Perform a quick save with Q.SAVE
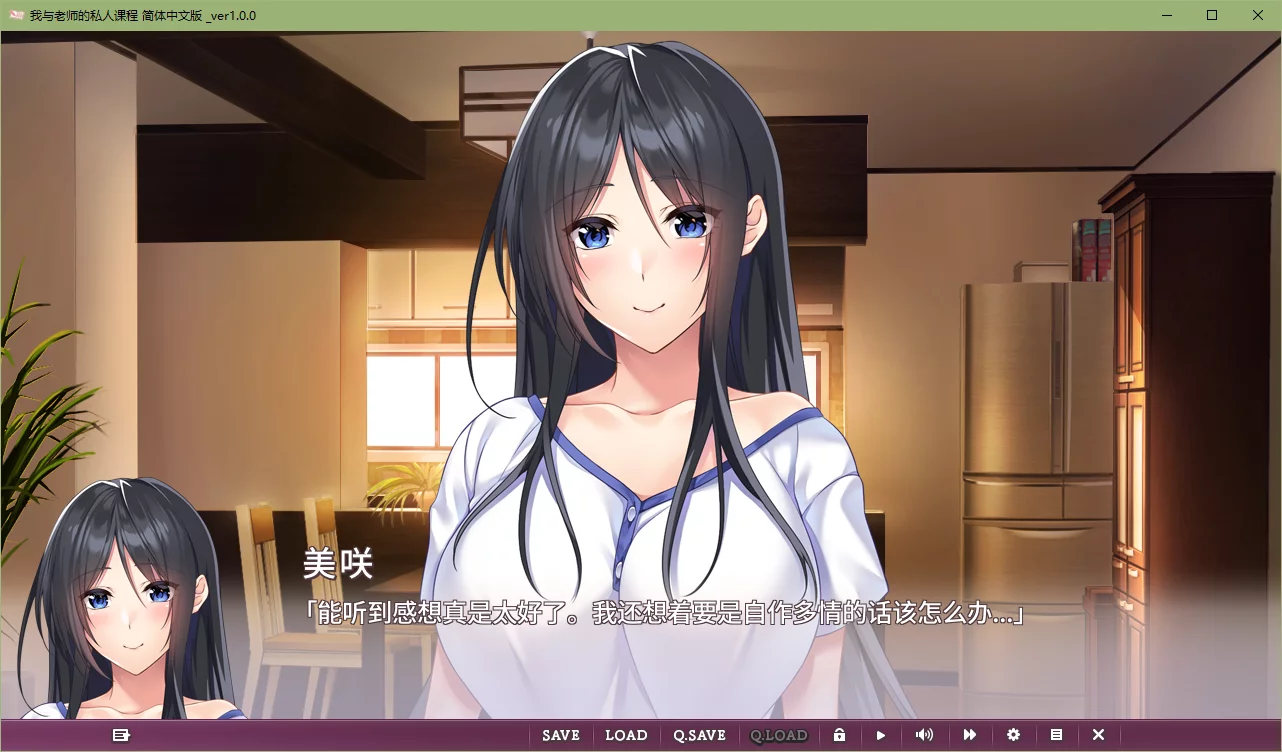The image size is (1282, 752). (698, 735)
